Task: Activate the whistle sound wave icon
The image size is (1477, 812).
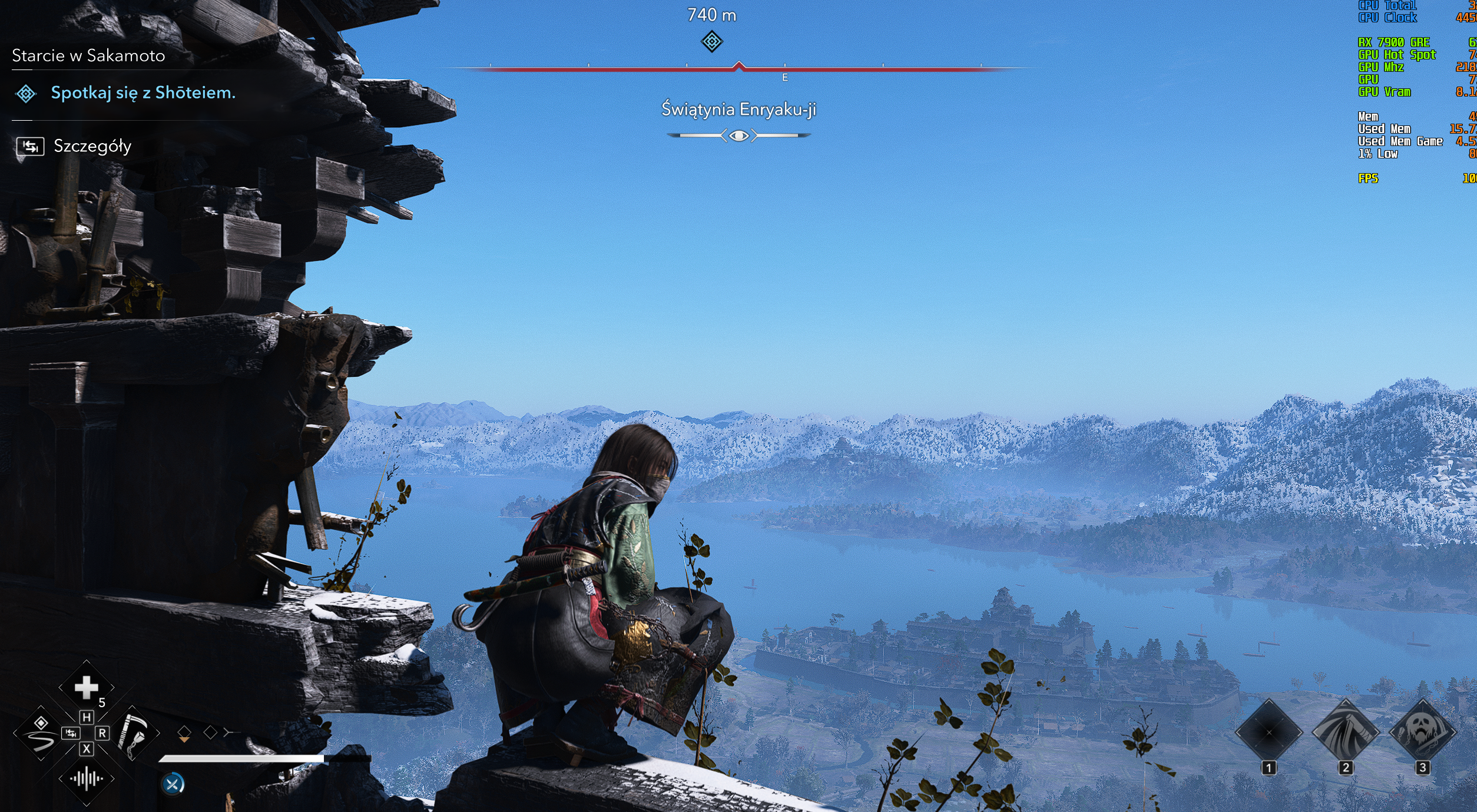Action: click(86, 779)
